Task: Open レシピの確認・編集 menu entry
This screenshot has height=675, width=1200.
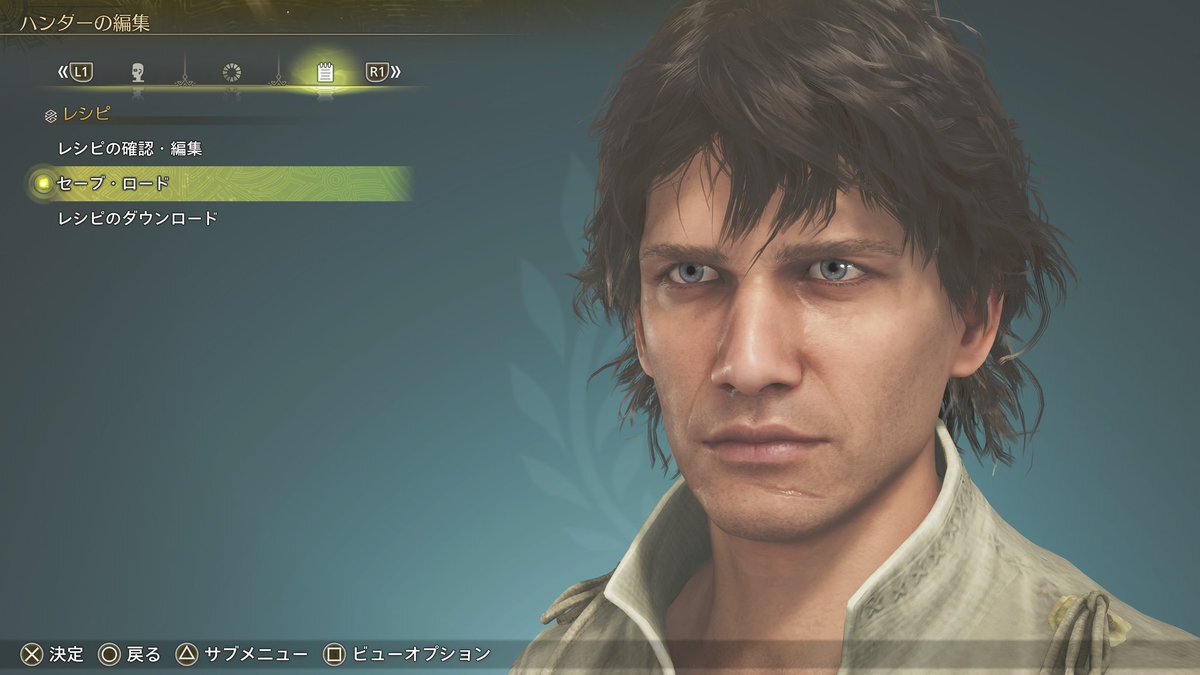Action: 130,149
